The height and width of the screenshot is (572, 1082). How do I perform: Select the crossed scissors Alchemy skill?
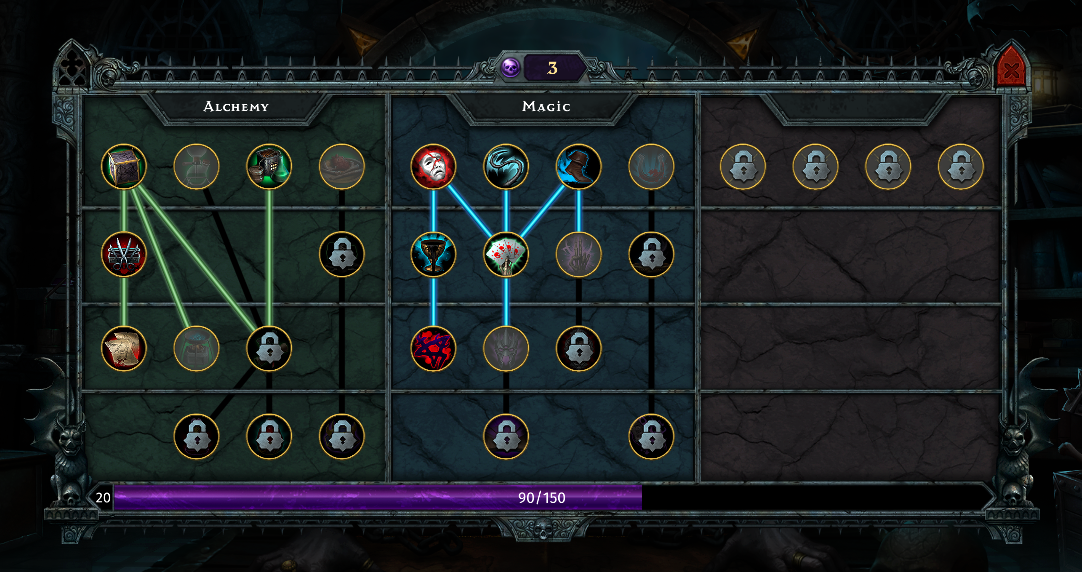coord(124,255)
